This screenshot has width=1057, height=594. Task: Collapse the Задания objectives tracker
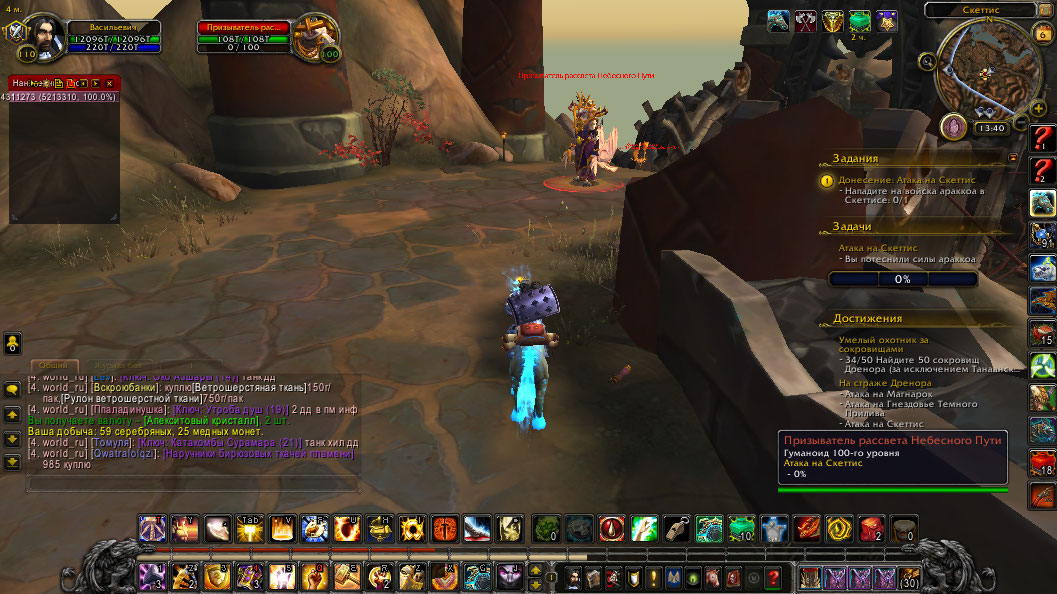(x=1013, y=158)
